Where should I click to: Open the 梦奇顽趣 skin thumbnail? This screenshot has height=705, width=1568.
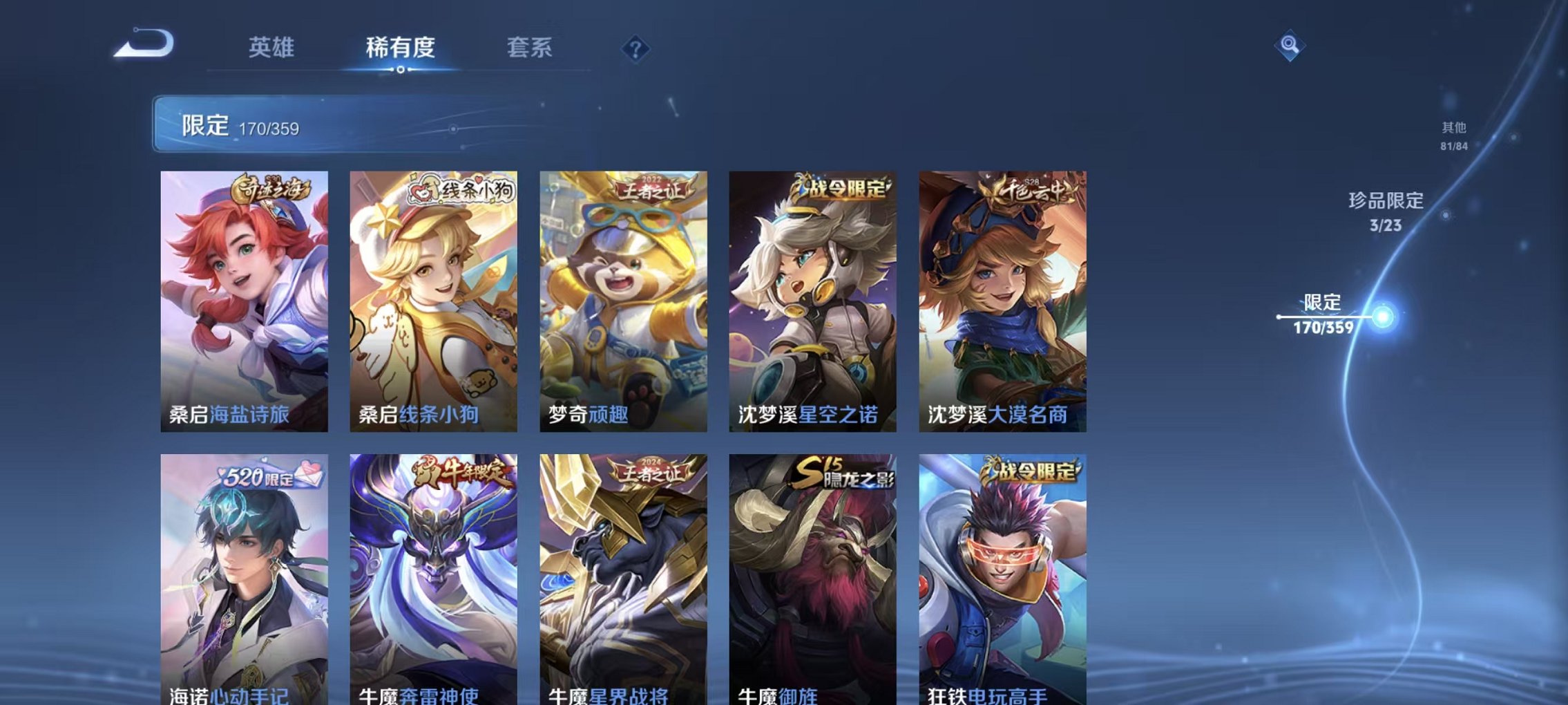click(x=623, y=297)
